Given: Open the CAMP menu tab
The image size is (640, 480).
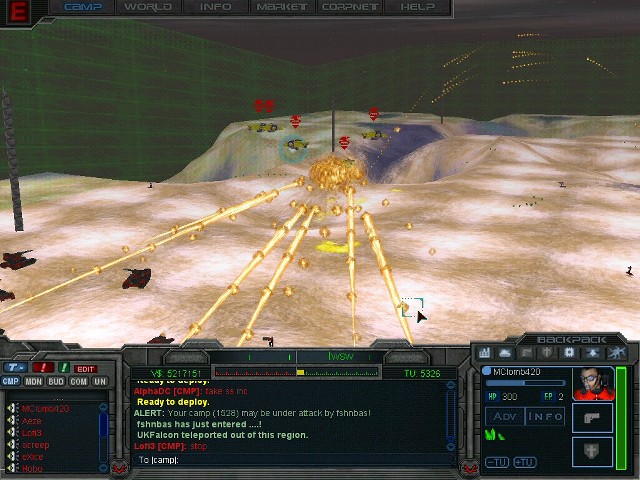Looking at the screenshot, I should pyautogui.click(x=82, y=7).
